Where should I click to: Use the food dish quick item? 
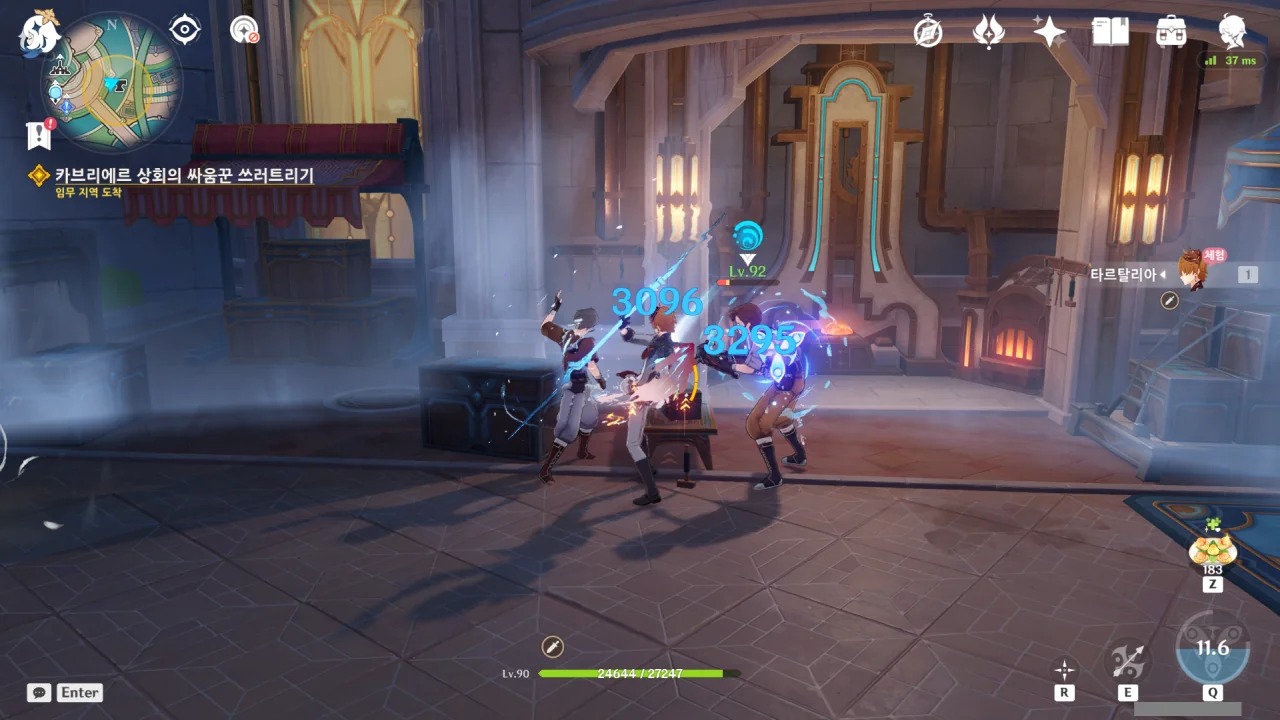point(1213,547)
